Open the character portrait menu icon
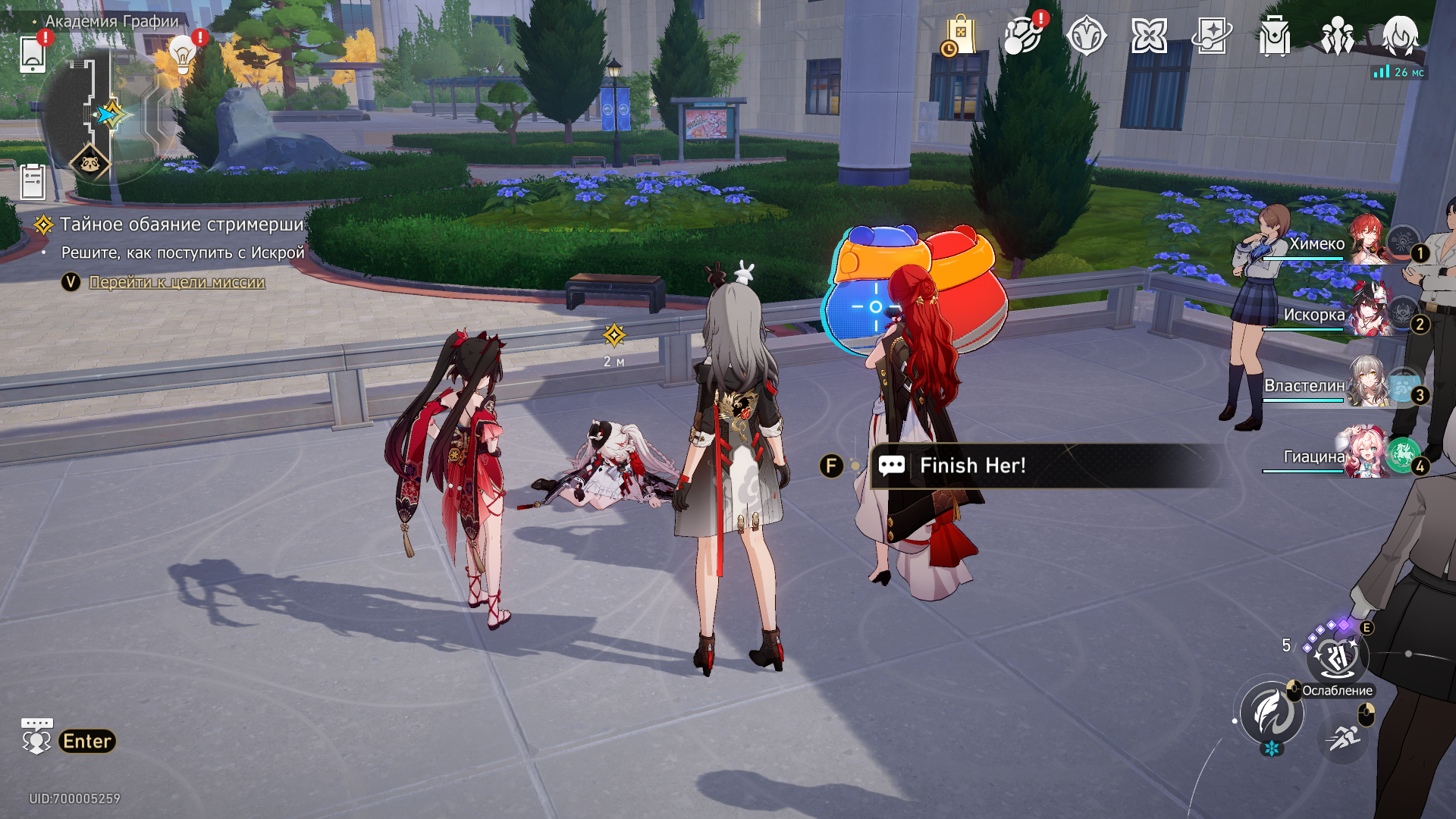 click(x=1400, y=36)
